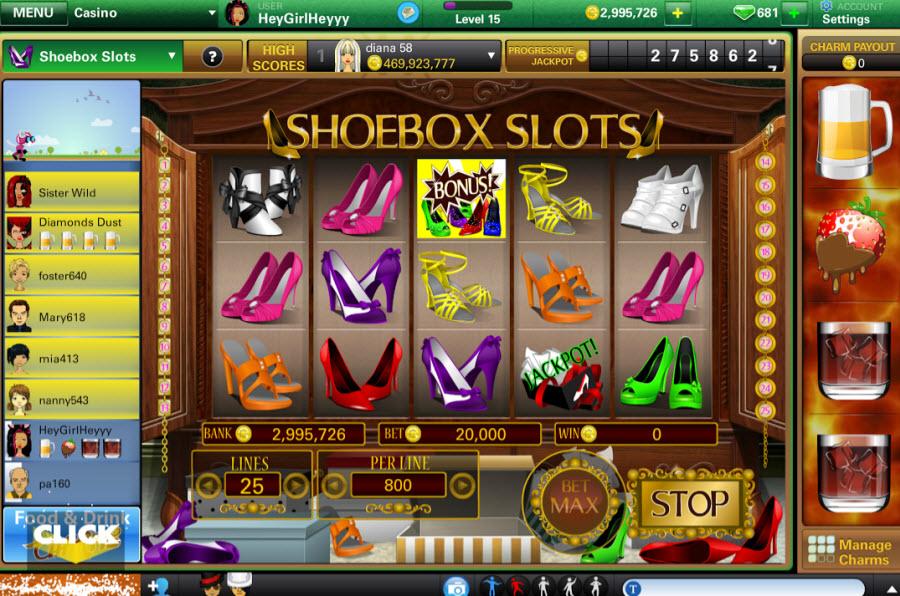Open Manage Charms
The image size is (900, 596).
coord(851,551)
